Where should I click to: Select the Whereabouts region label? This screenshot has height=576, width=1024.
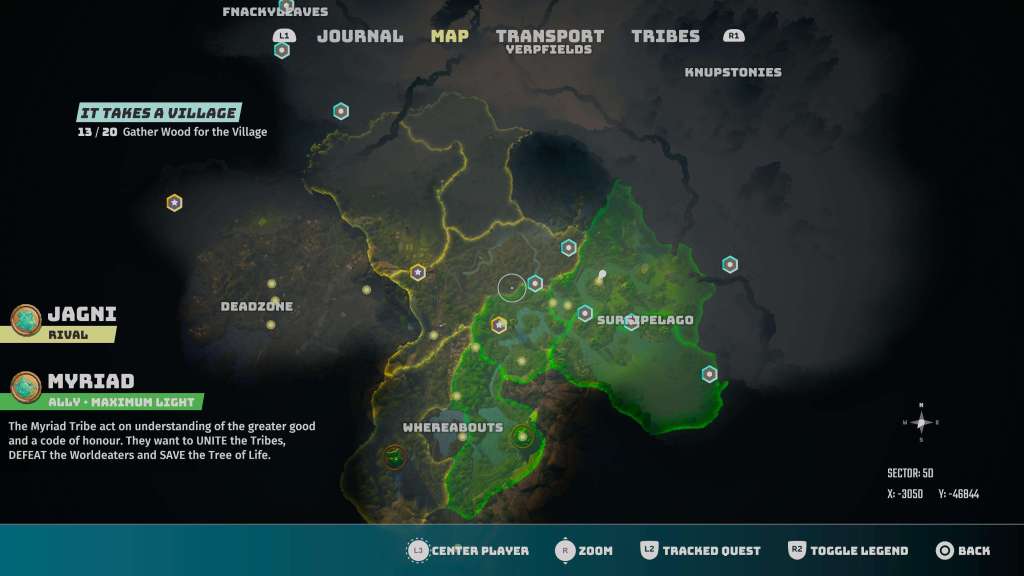click(452, 427)
